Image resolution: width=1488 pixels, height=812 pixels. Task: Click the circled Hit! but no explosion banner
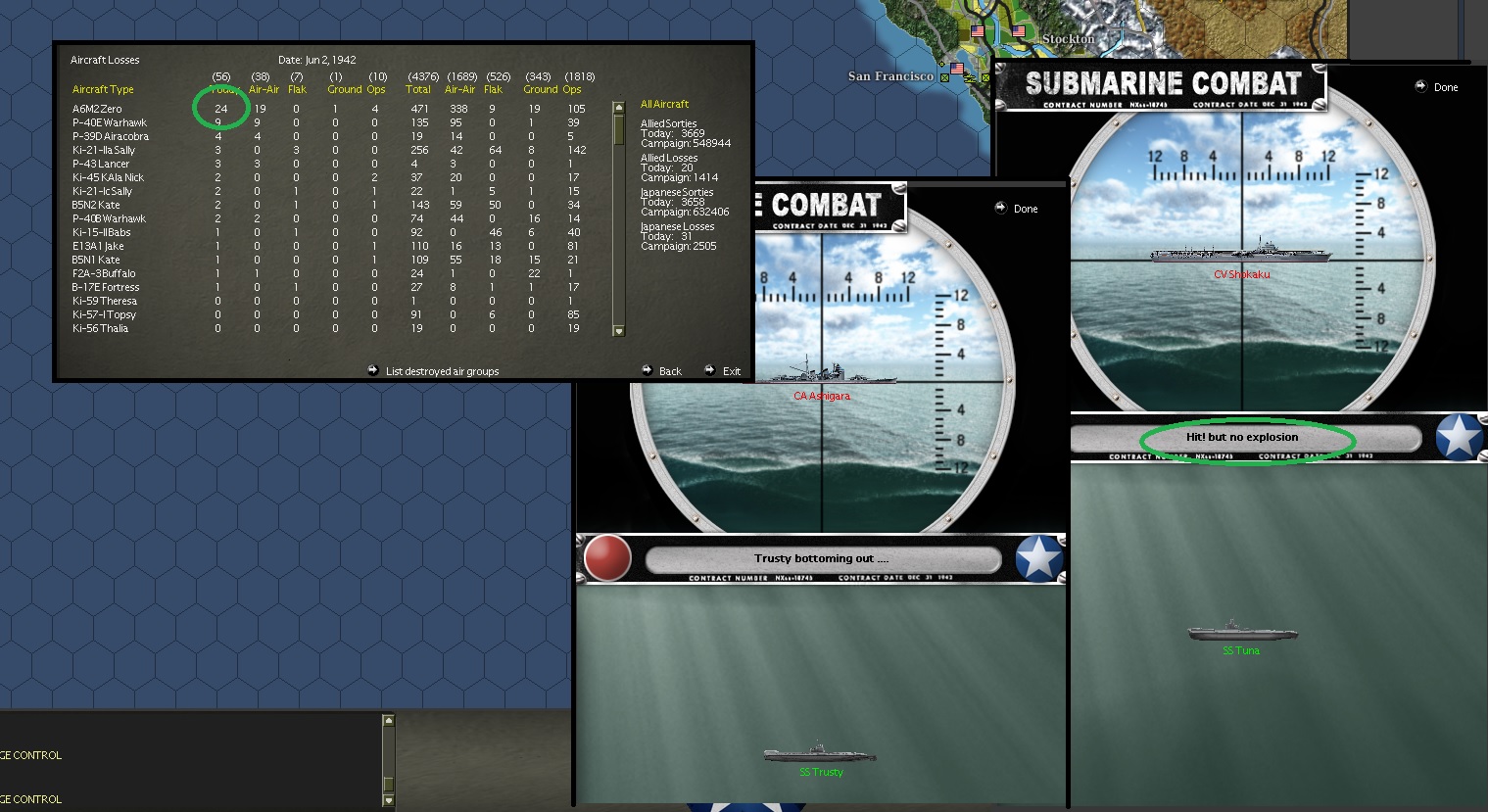pos(1244,438)
